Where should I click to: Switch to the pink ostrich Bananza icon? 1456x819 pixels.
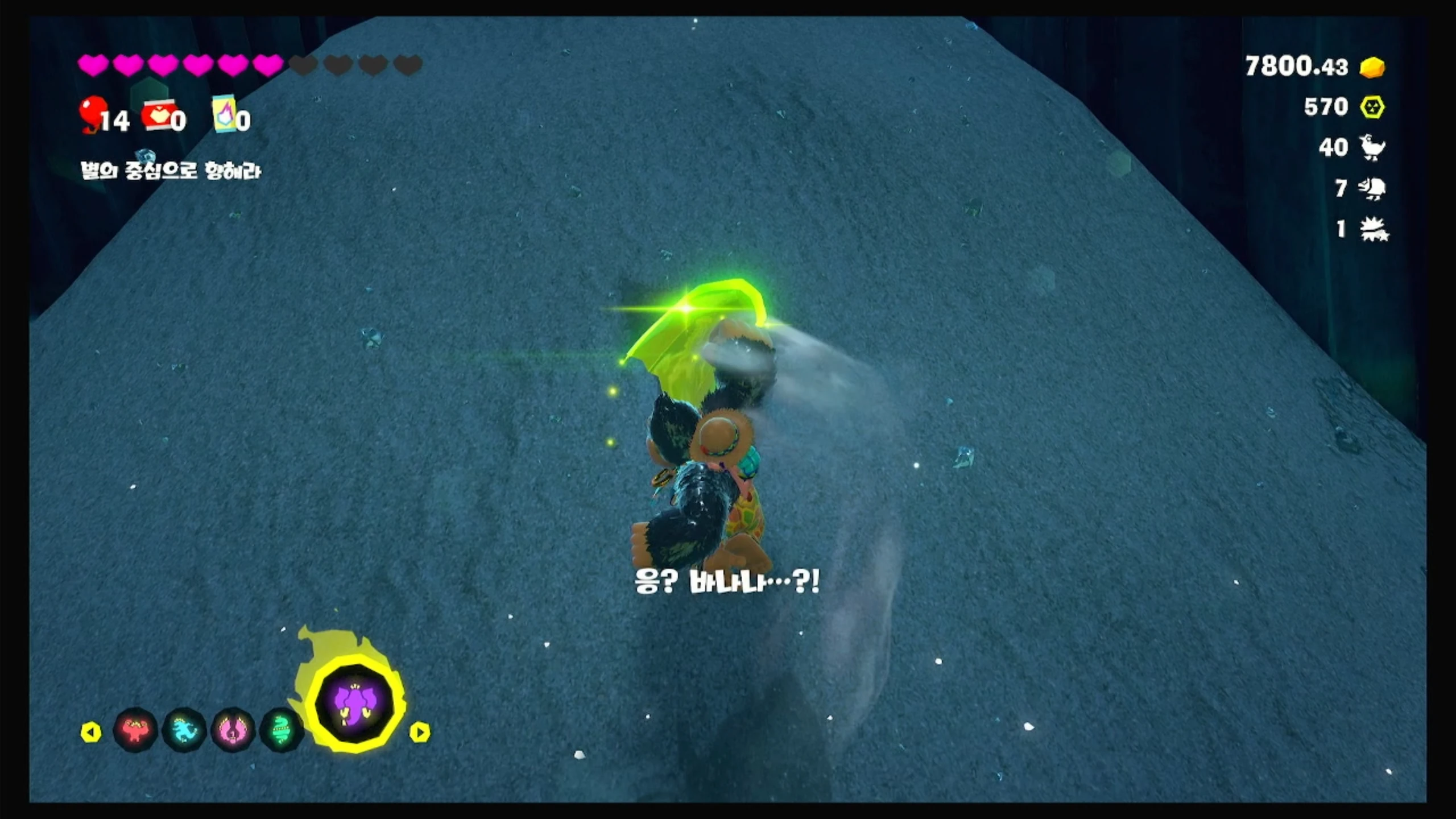[233, 730]
